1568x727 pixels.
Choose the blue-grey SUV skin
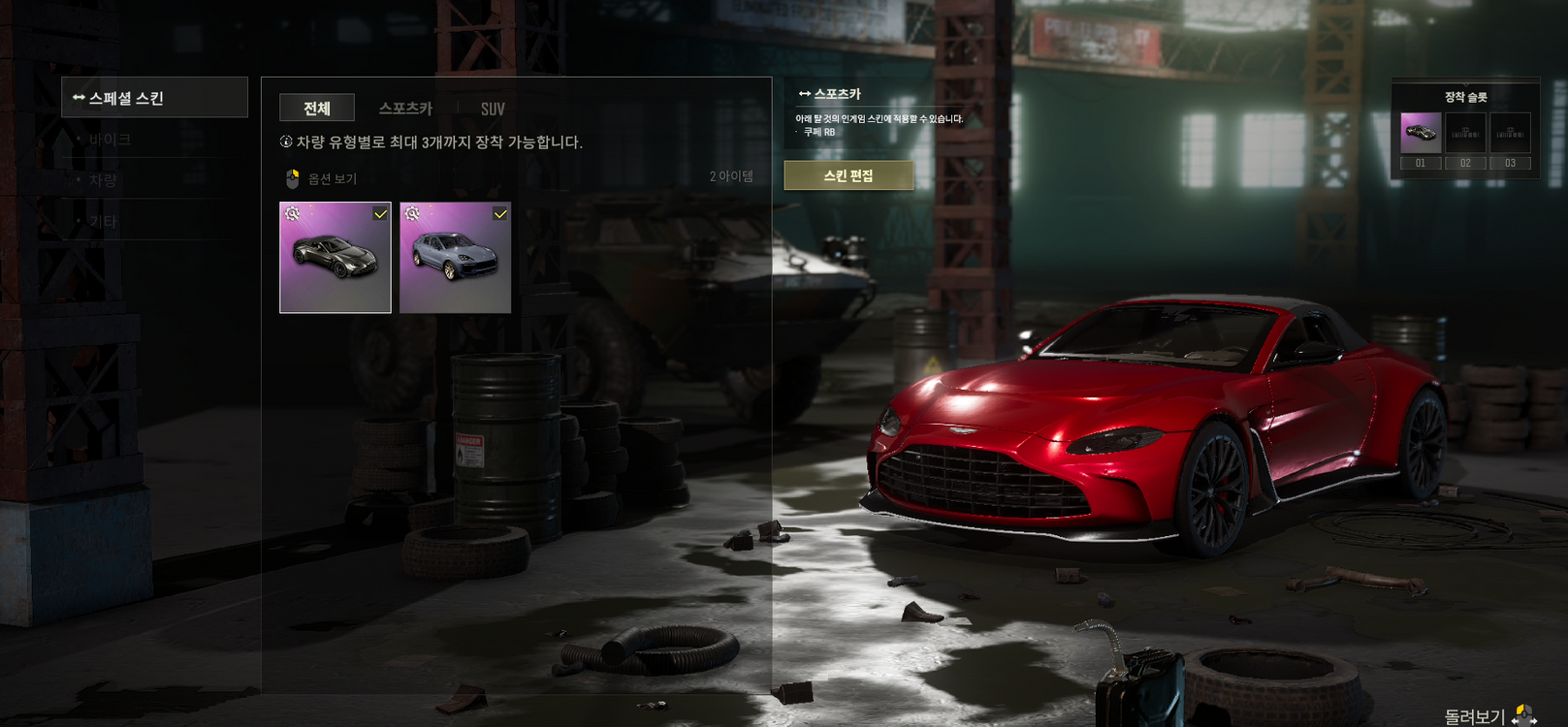click(x=455, y=258)
